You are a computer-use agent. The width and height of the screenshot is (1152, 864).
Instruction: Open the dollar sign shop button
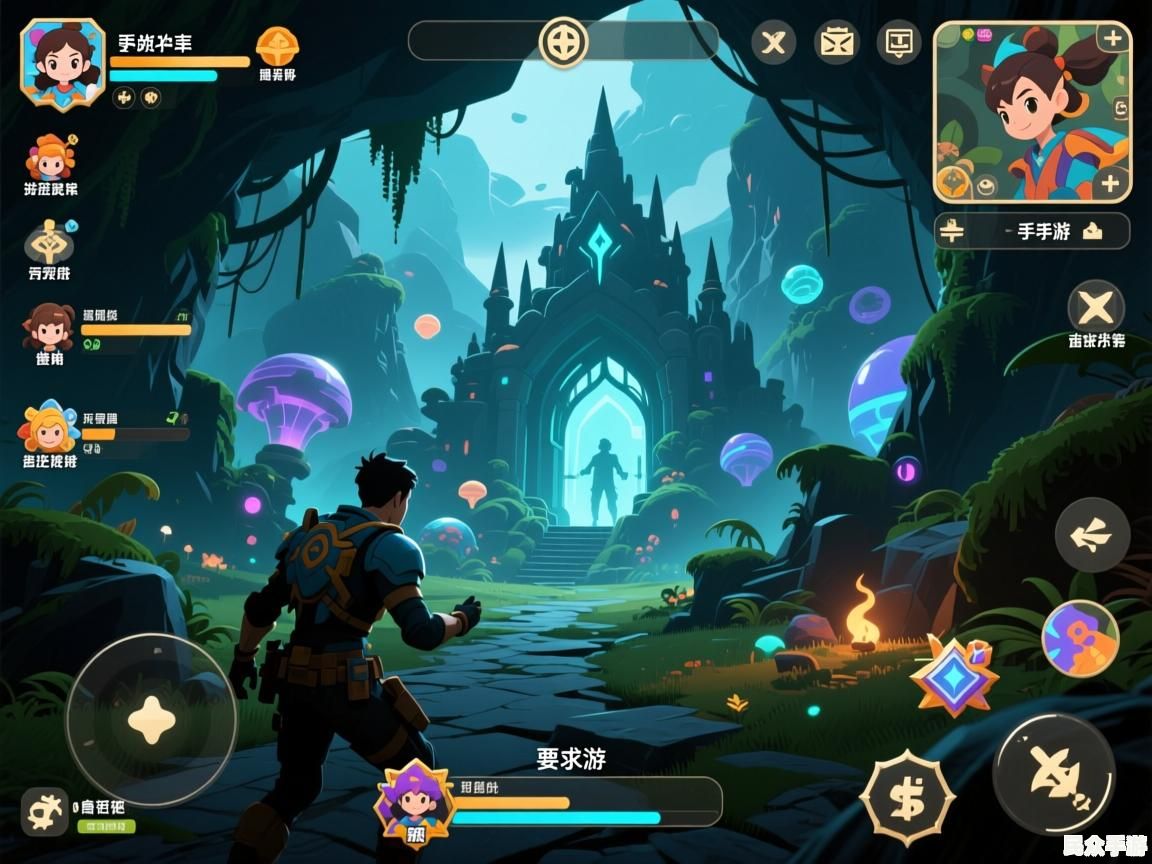click(x=908, y=798)
